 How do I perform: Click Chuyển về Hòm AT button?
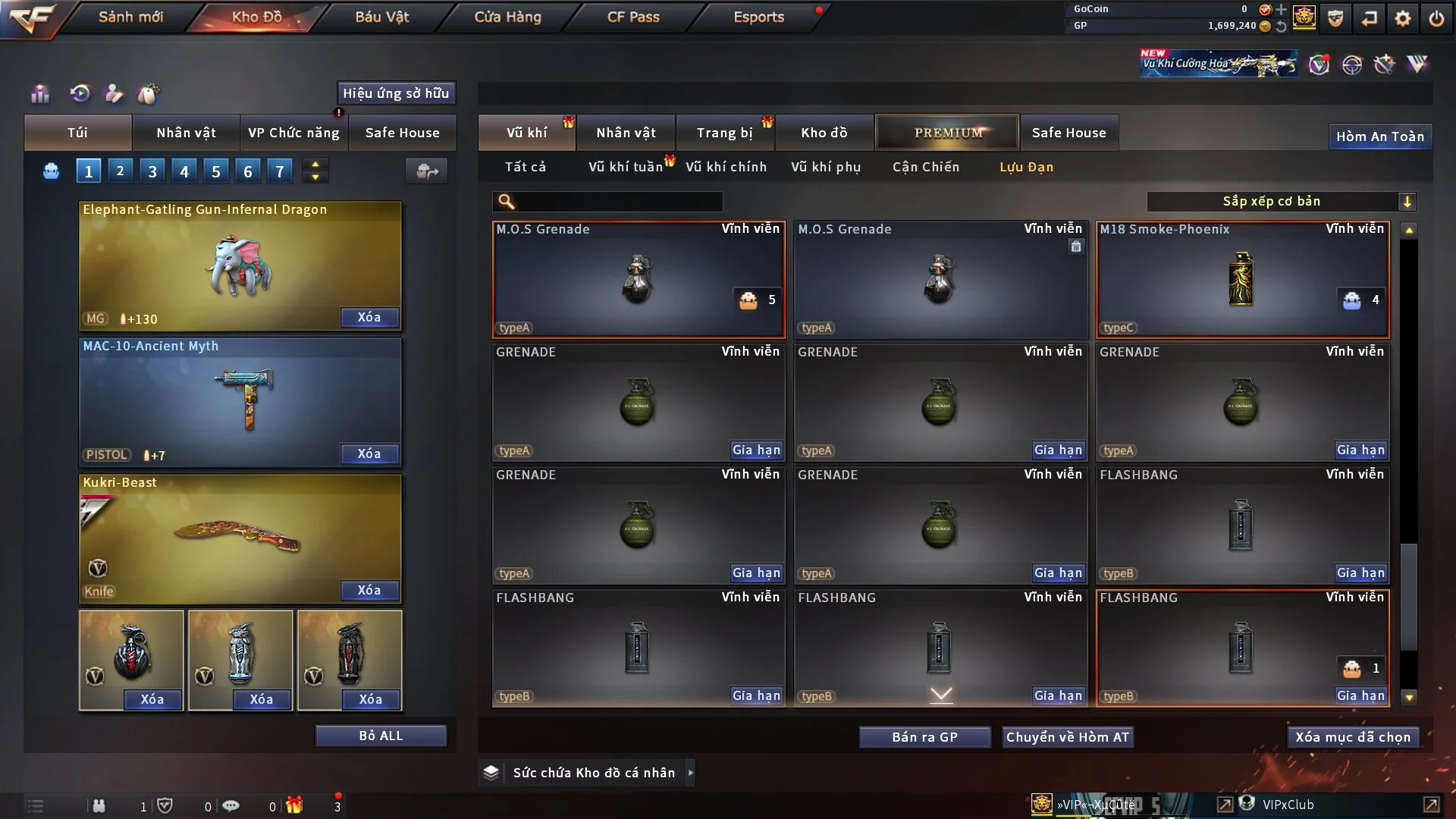1067,737
